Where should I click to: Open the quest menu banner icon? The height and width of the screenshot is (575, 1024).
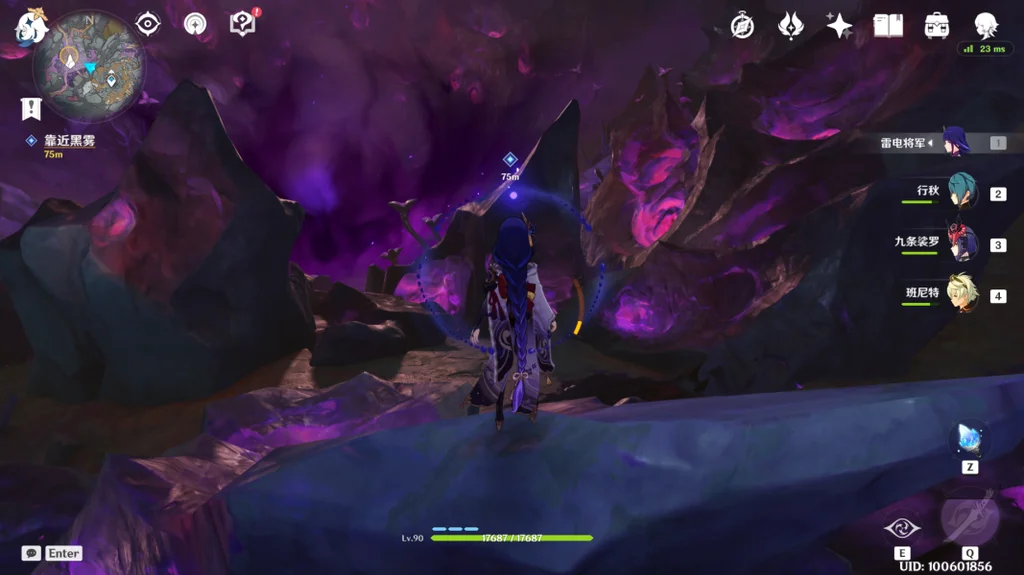coord(30,108)
